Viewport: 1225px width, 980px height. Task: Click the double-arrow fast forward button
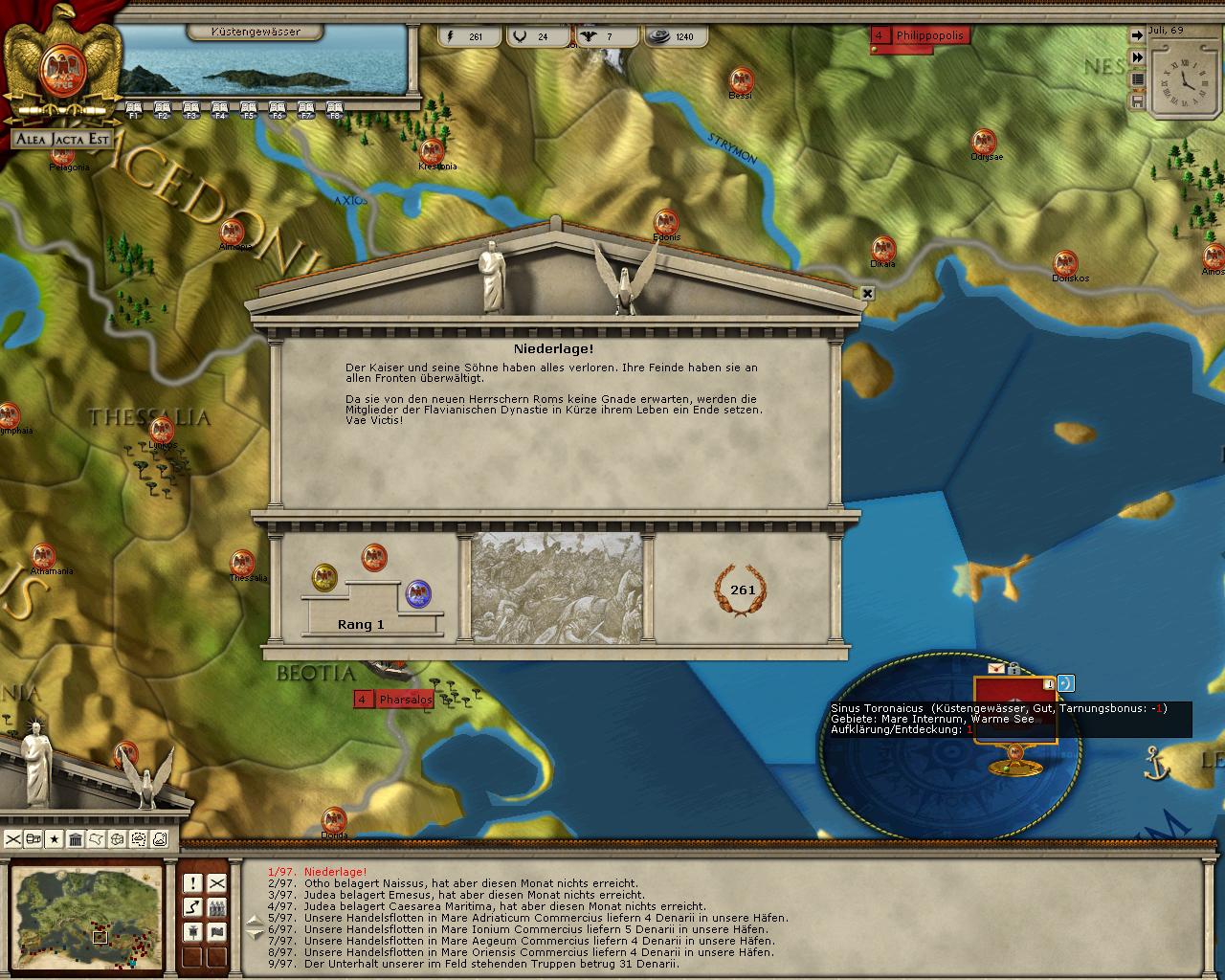click(x=1137, y=57)
